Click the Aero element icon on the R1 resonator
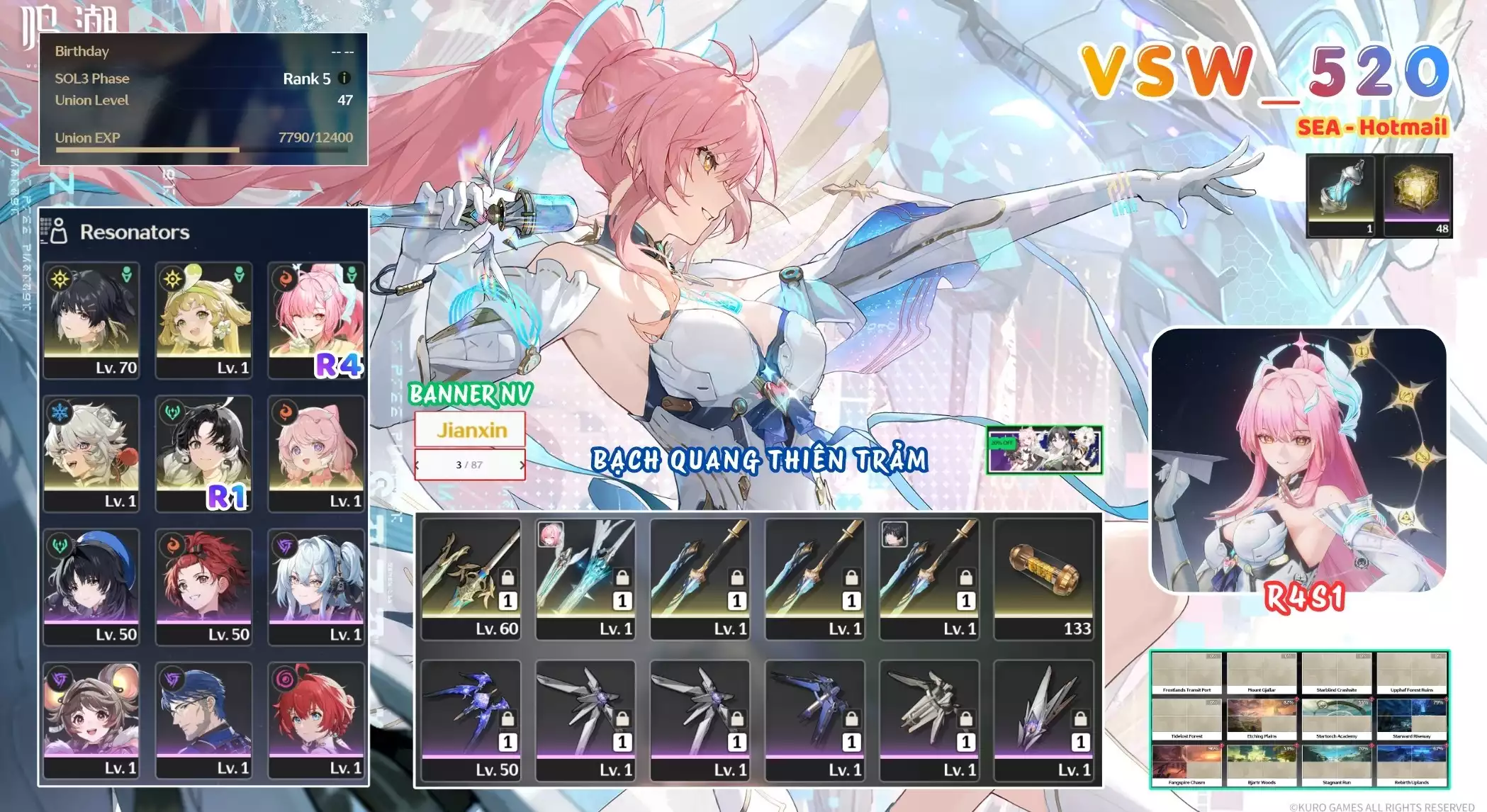 tap(173, 410)
